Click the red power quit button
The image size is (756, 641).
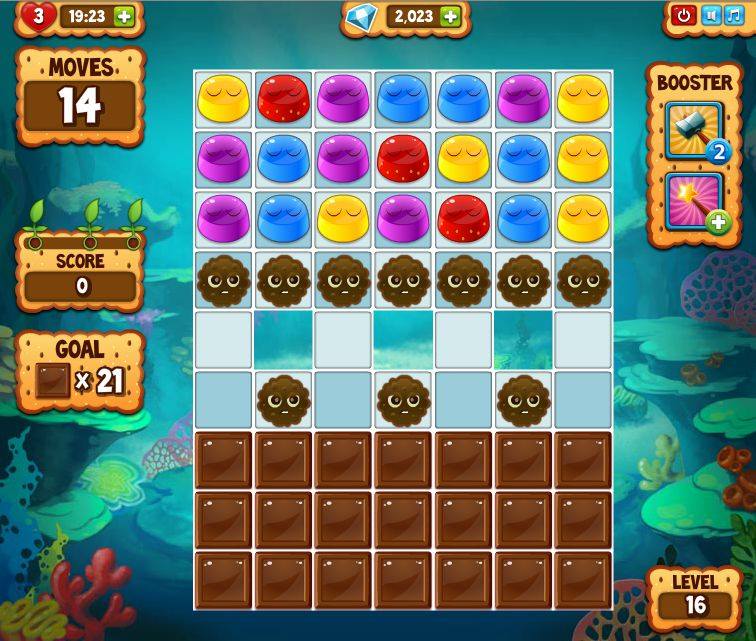click(x=684, y=15)
